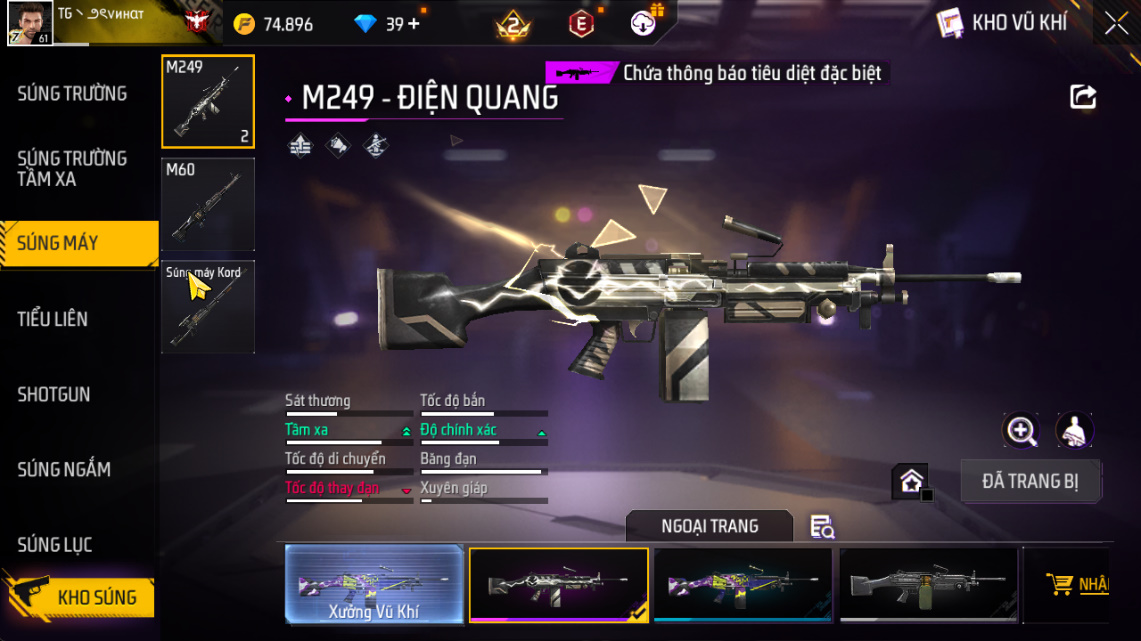Choose the M60 weapon thumbnail
Screen dimensions: 1141x641
(x=208, y=204)
